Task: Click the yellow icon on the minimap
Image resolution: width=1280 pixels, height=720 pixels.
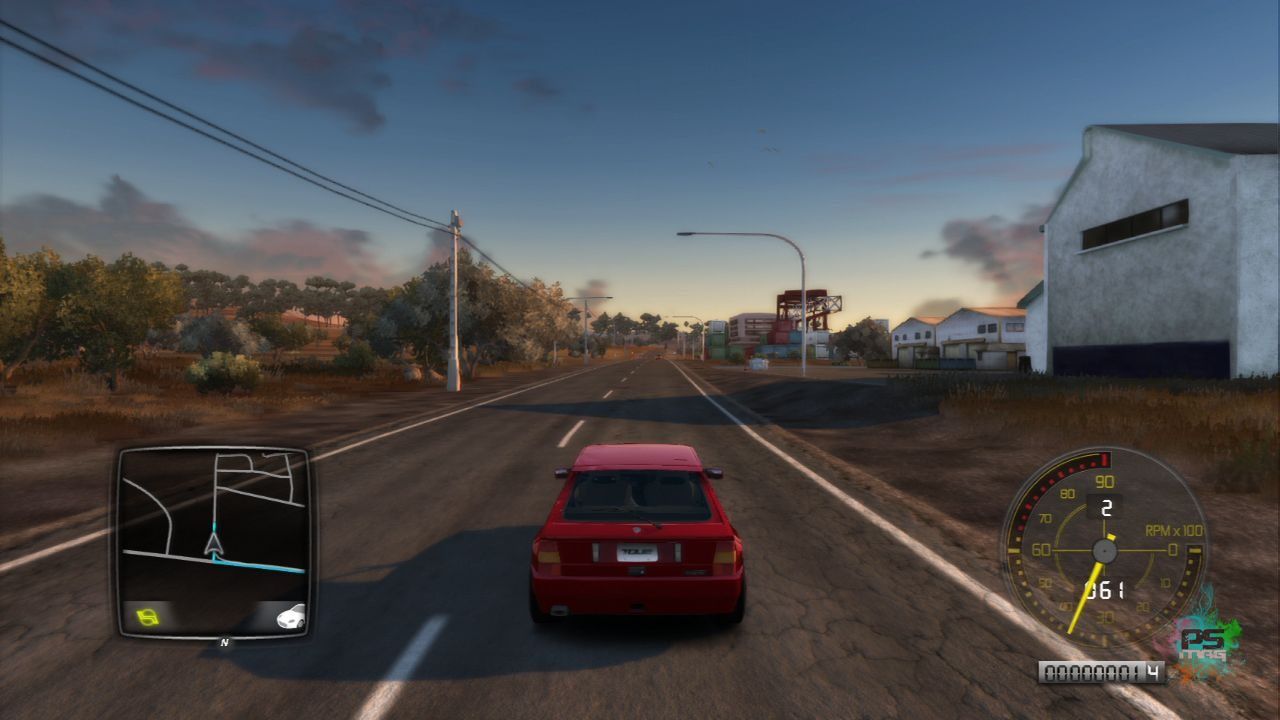Action: [147, 616]
